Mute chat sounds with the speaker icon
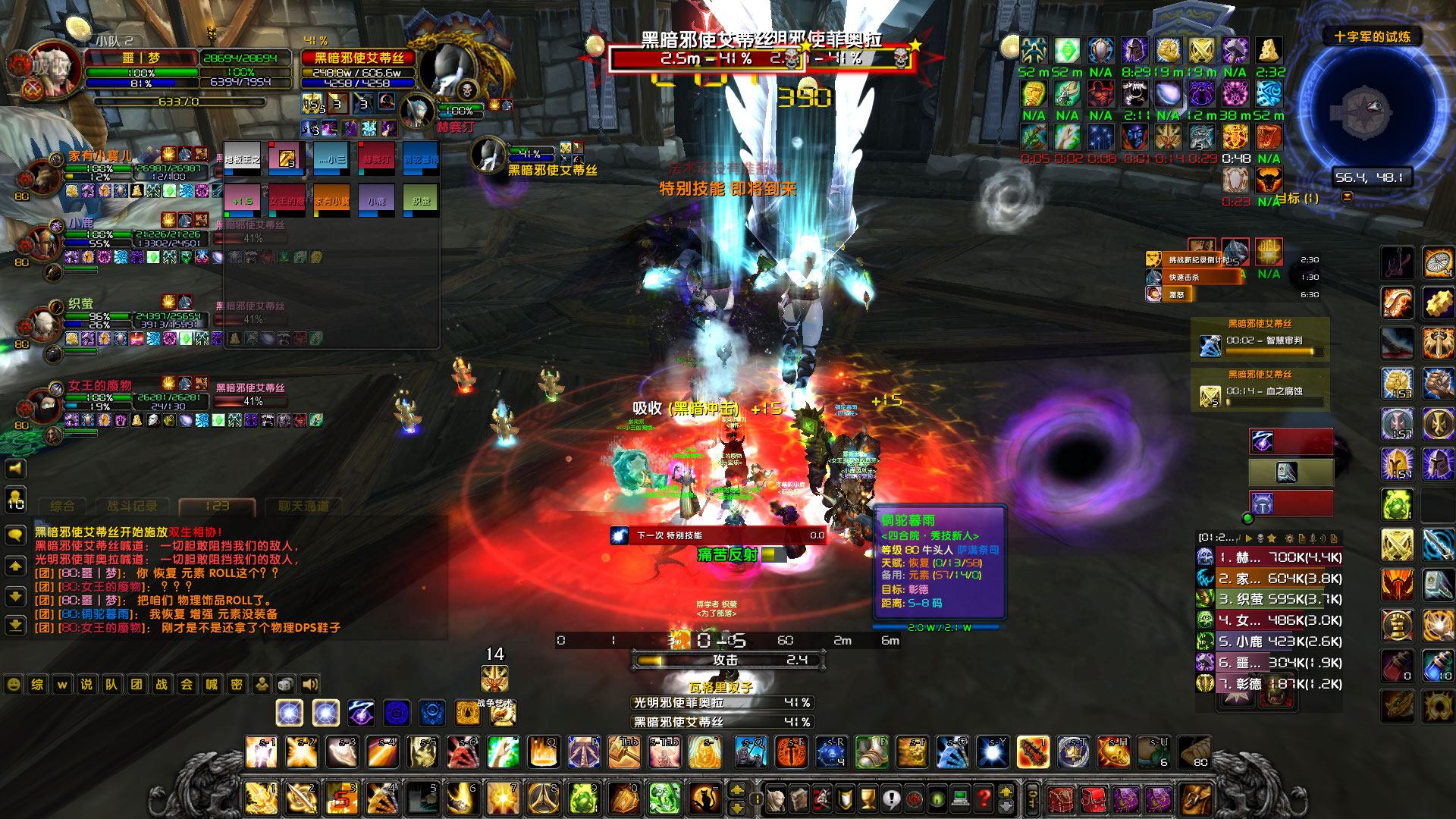Screen dimensions: 1456x819 pyautogui.click(x=310, y=684)
